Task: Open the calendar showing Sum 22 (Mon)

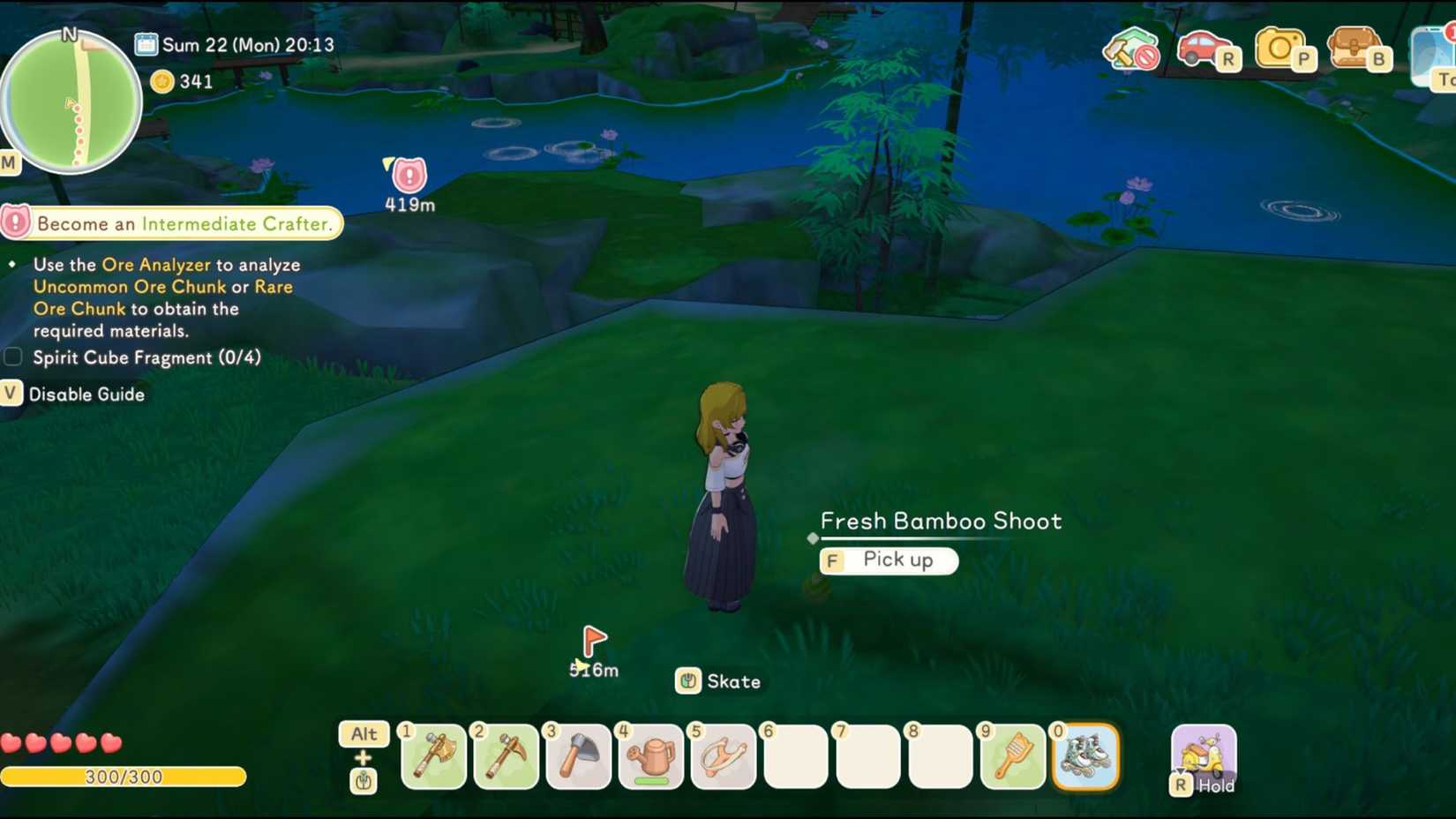Action: (142, 44)
